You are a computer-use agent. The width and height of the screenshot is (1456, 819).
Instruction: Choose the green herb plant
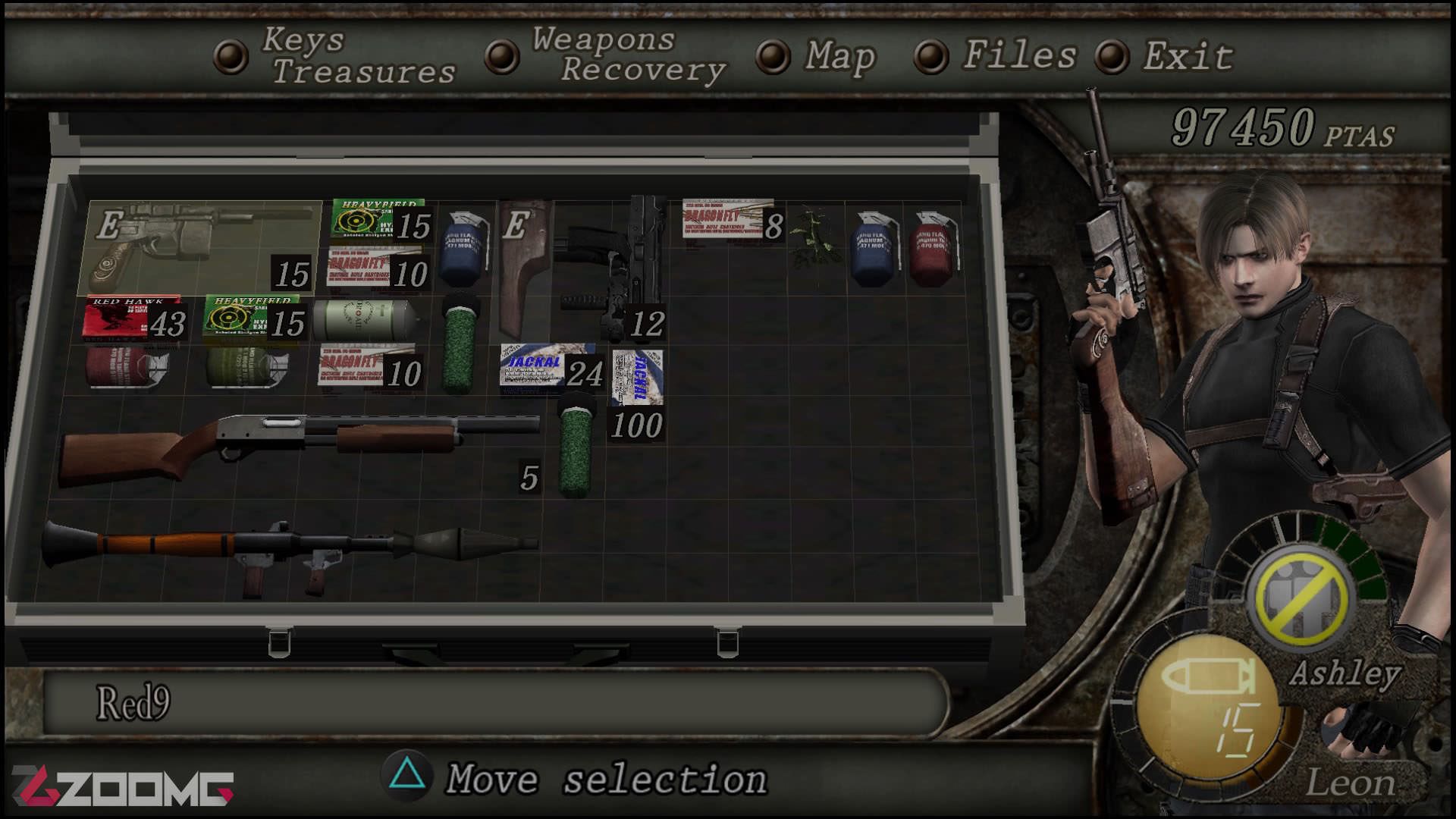click(x=815, y=239)
